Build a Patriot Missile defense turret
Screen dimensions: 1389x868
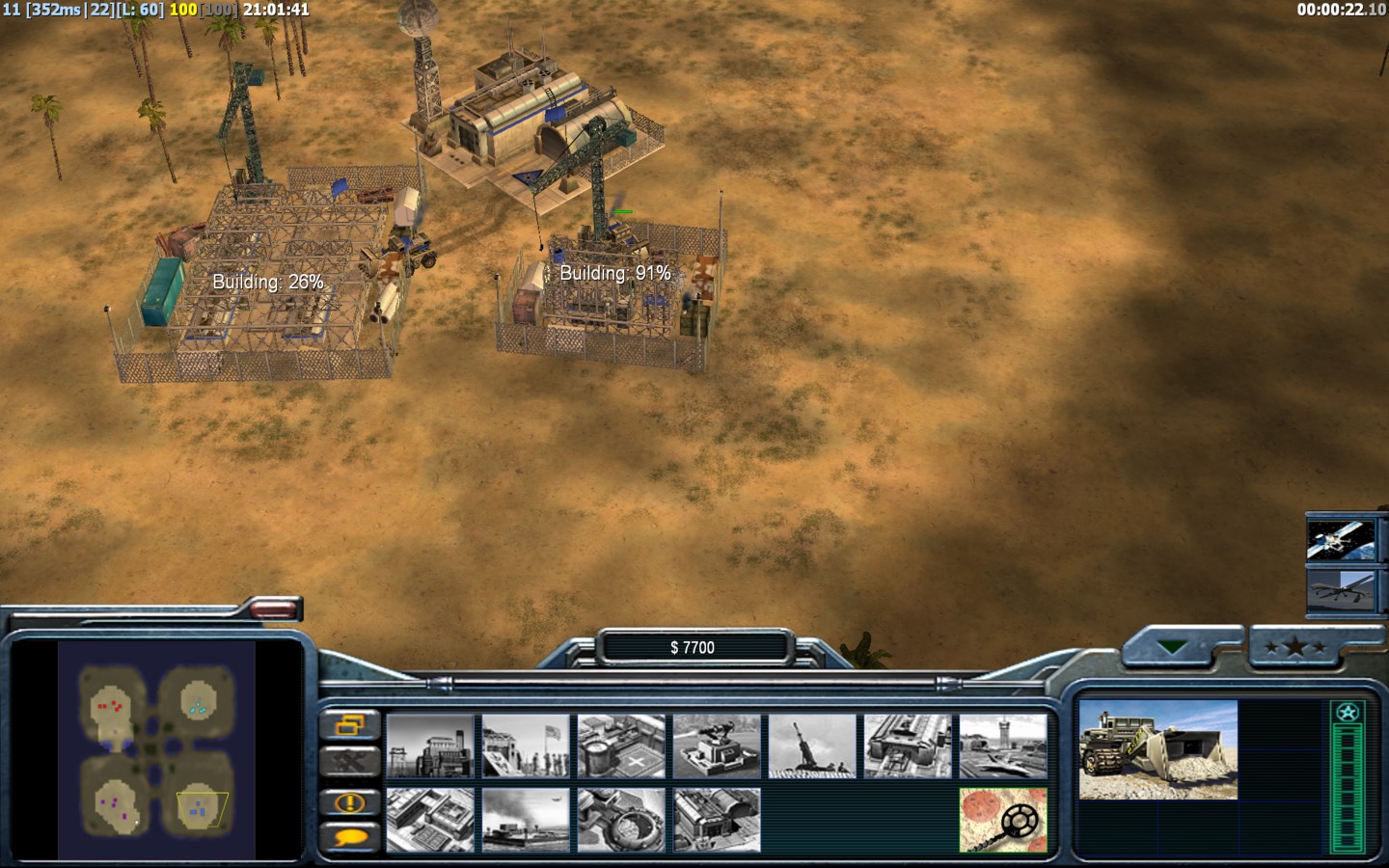pyautogui.click(x=717, y=746)
